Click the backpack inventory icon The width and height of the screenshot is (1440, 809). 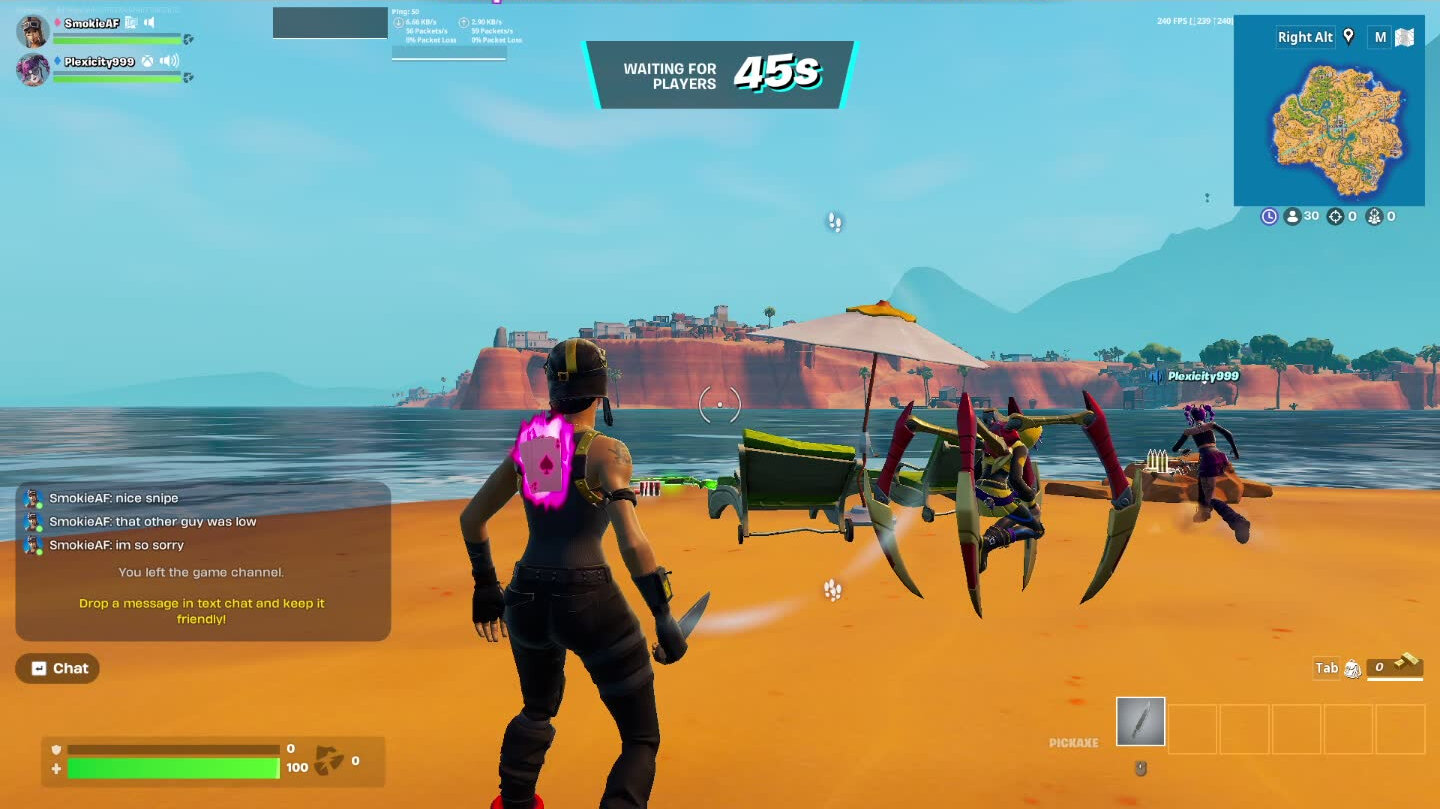(1352, 669)
